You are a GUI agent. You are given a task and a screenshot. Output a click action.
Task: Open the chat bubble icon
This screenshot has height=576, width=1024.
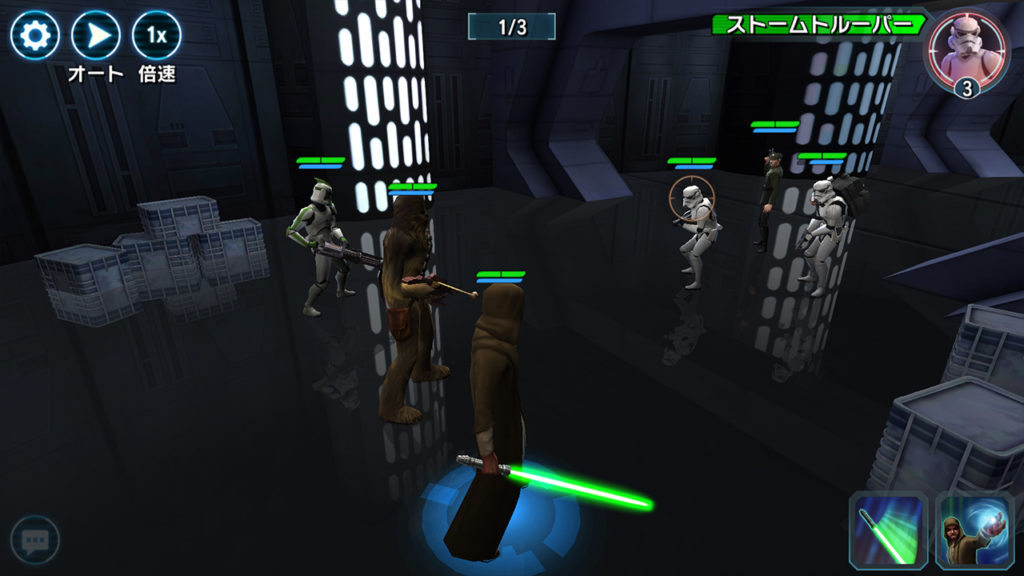pyautogui.click(x=35, y=541)
